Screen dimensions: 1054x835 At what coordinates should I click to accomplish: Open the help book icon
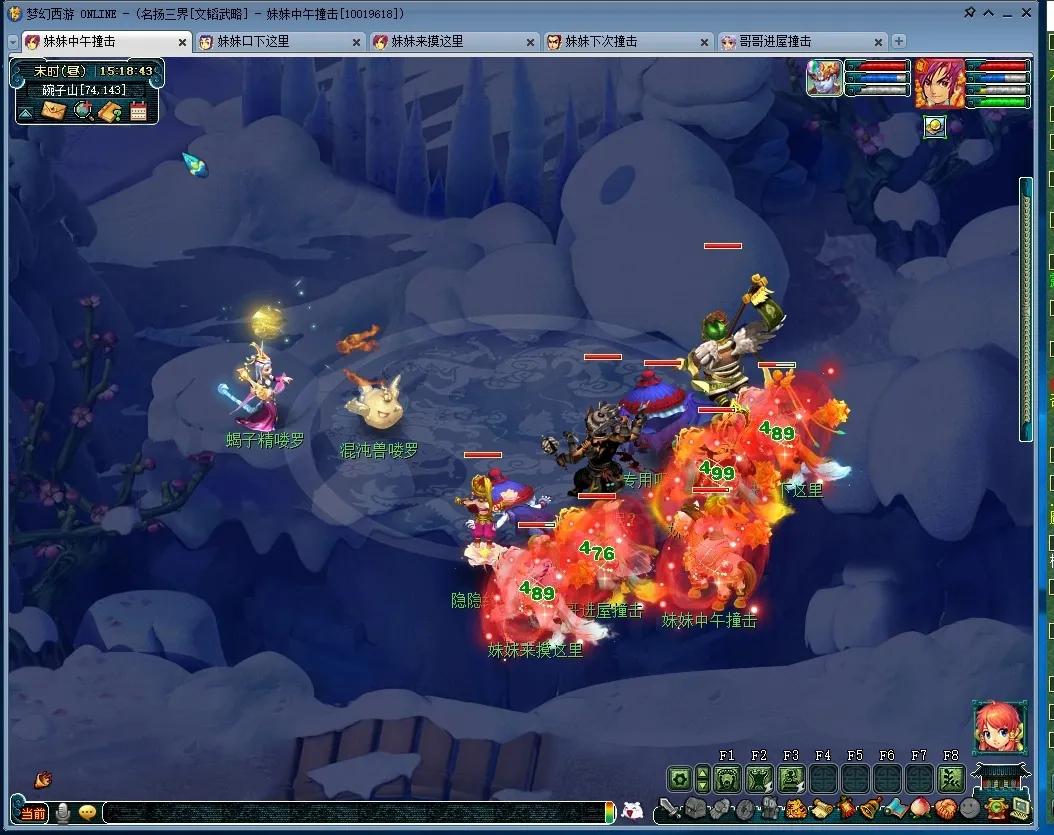[x=110, y=111]
